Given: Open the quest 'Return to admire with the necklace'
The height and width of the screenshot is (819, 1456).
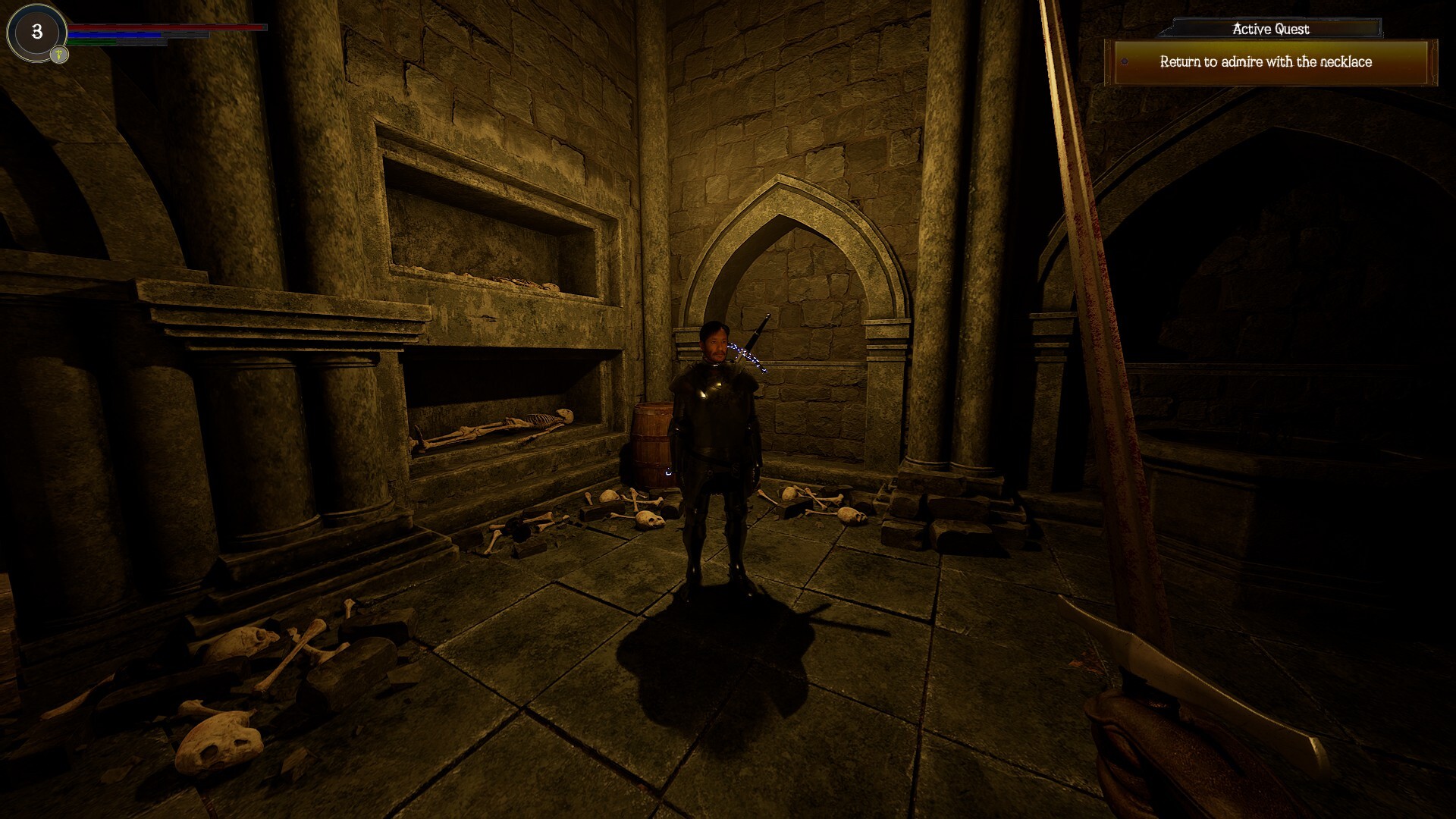Looking at the screenshot, I should [x=1266, y=64].
